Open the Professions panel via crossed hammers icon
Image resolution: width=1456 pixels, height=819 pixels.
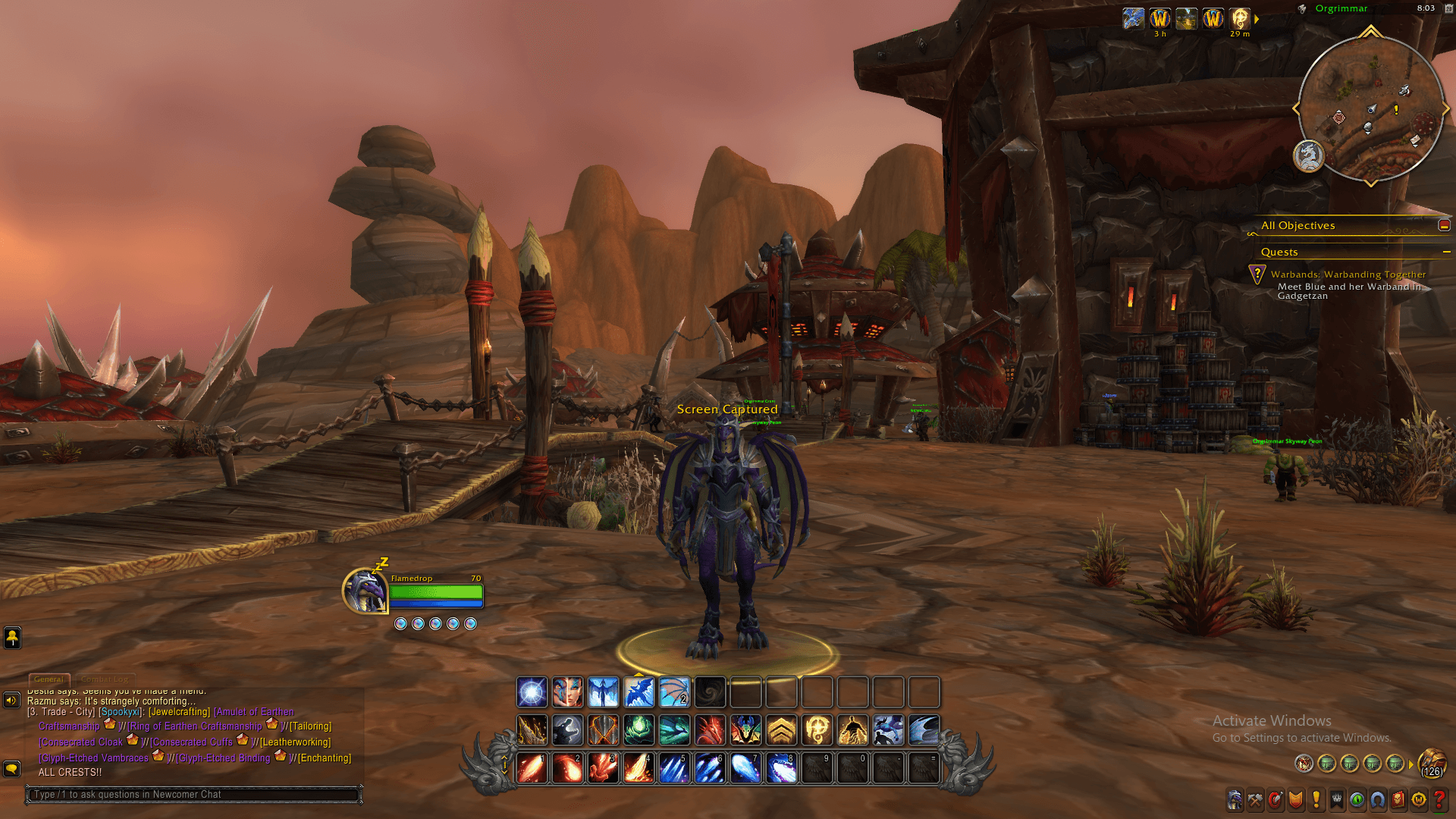1254,800
